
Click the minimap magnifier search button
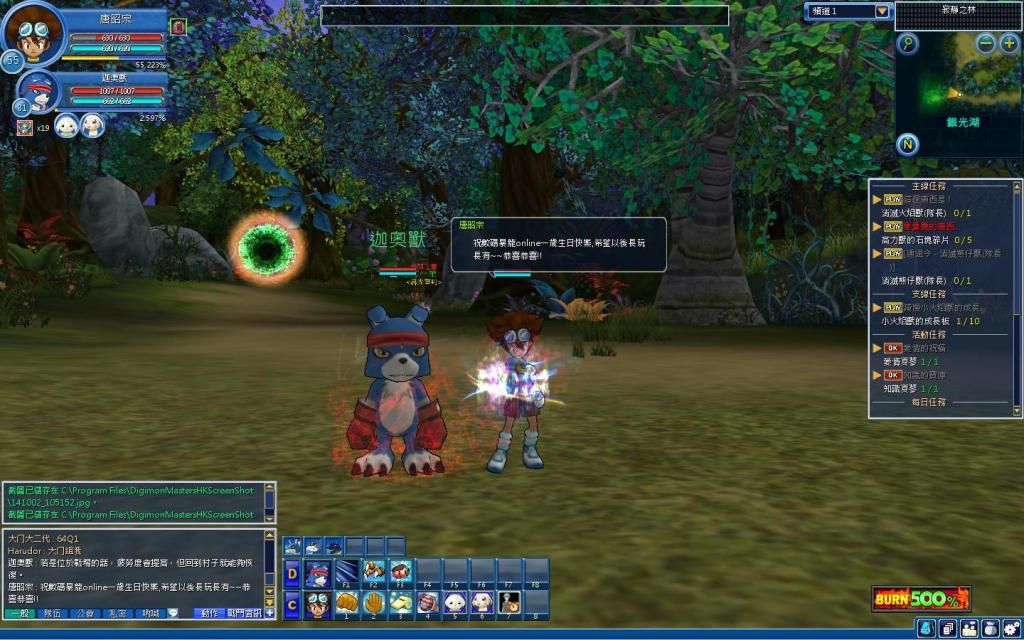907,43
